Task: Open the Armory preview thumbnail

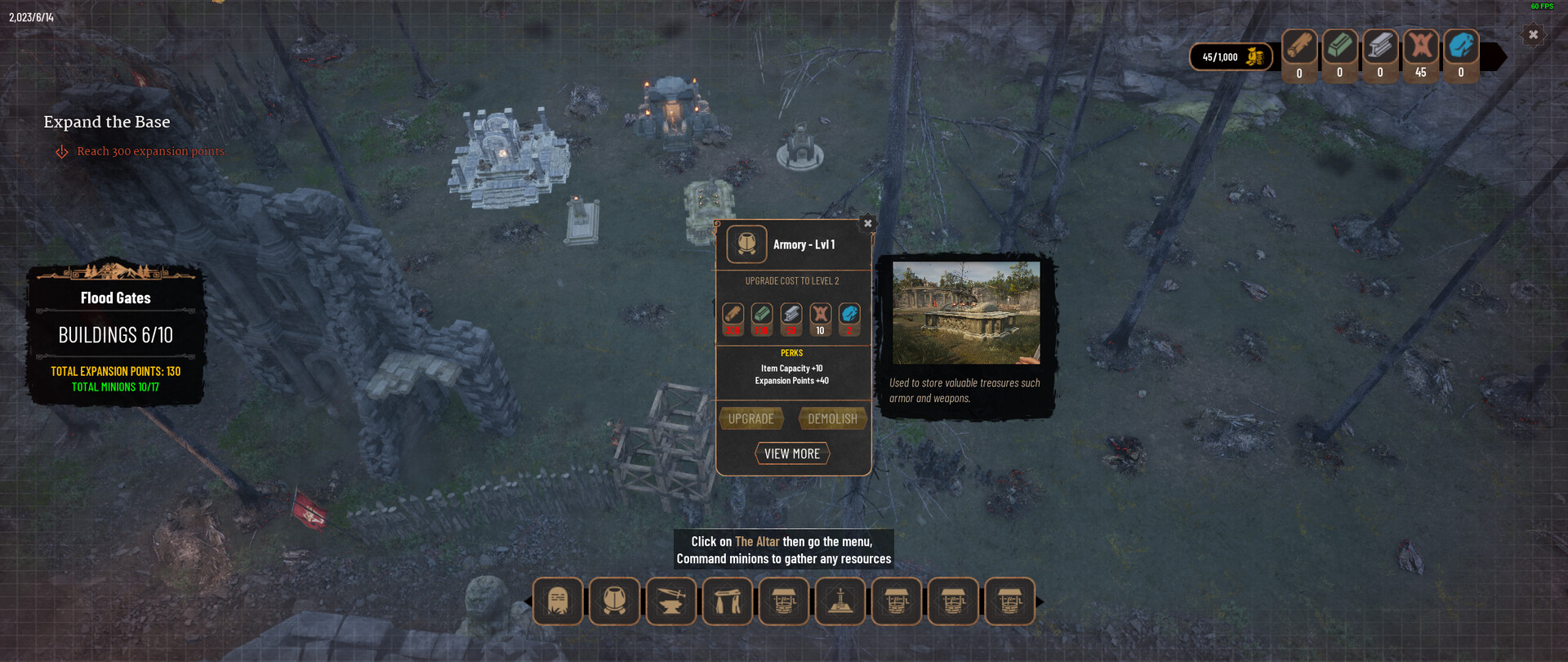Action: point(966,312)
